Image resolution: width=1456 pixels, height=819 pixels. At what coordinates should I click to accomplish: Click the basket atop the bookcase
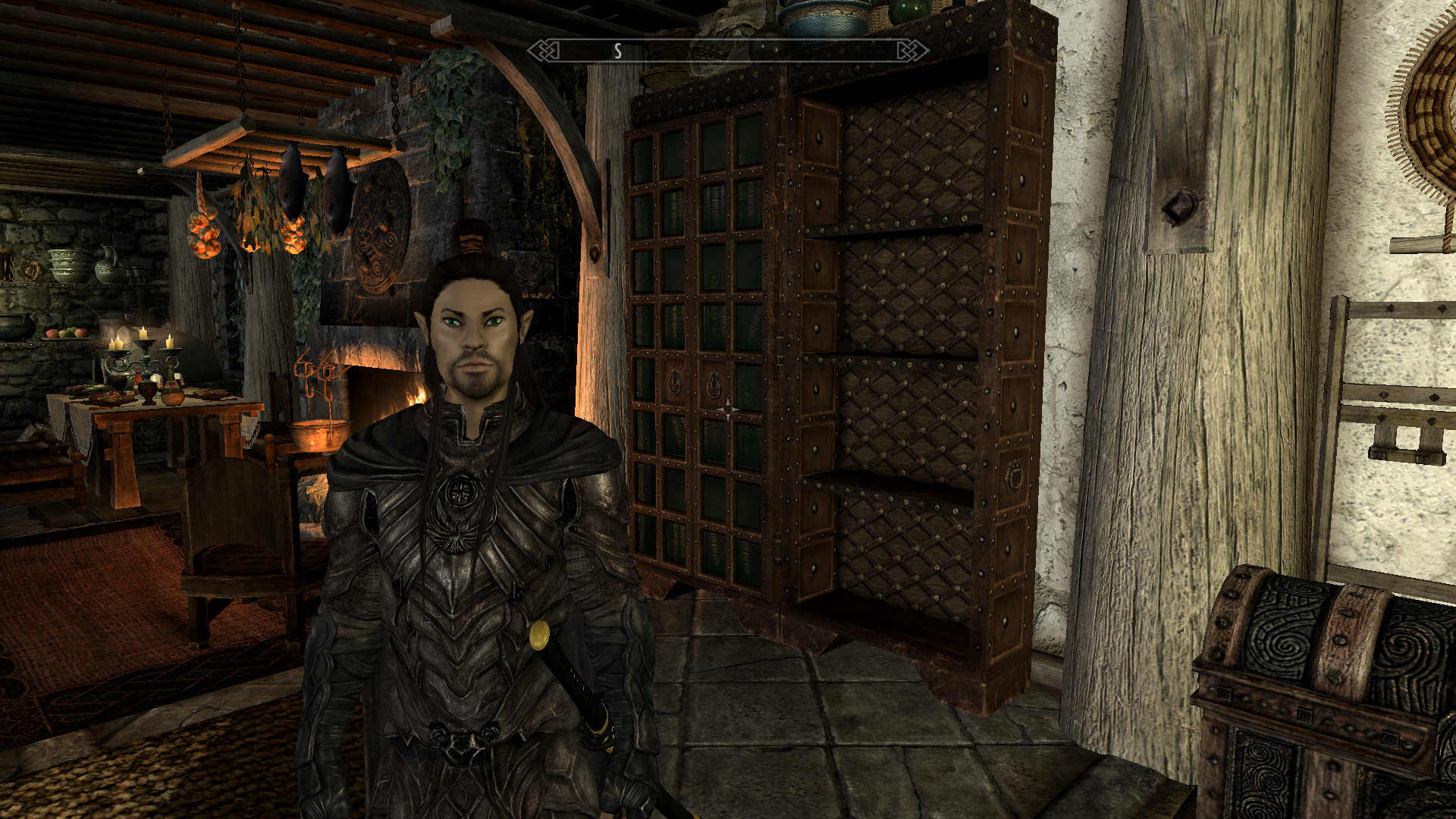(880, 15)
